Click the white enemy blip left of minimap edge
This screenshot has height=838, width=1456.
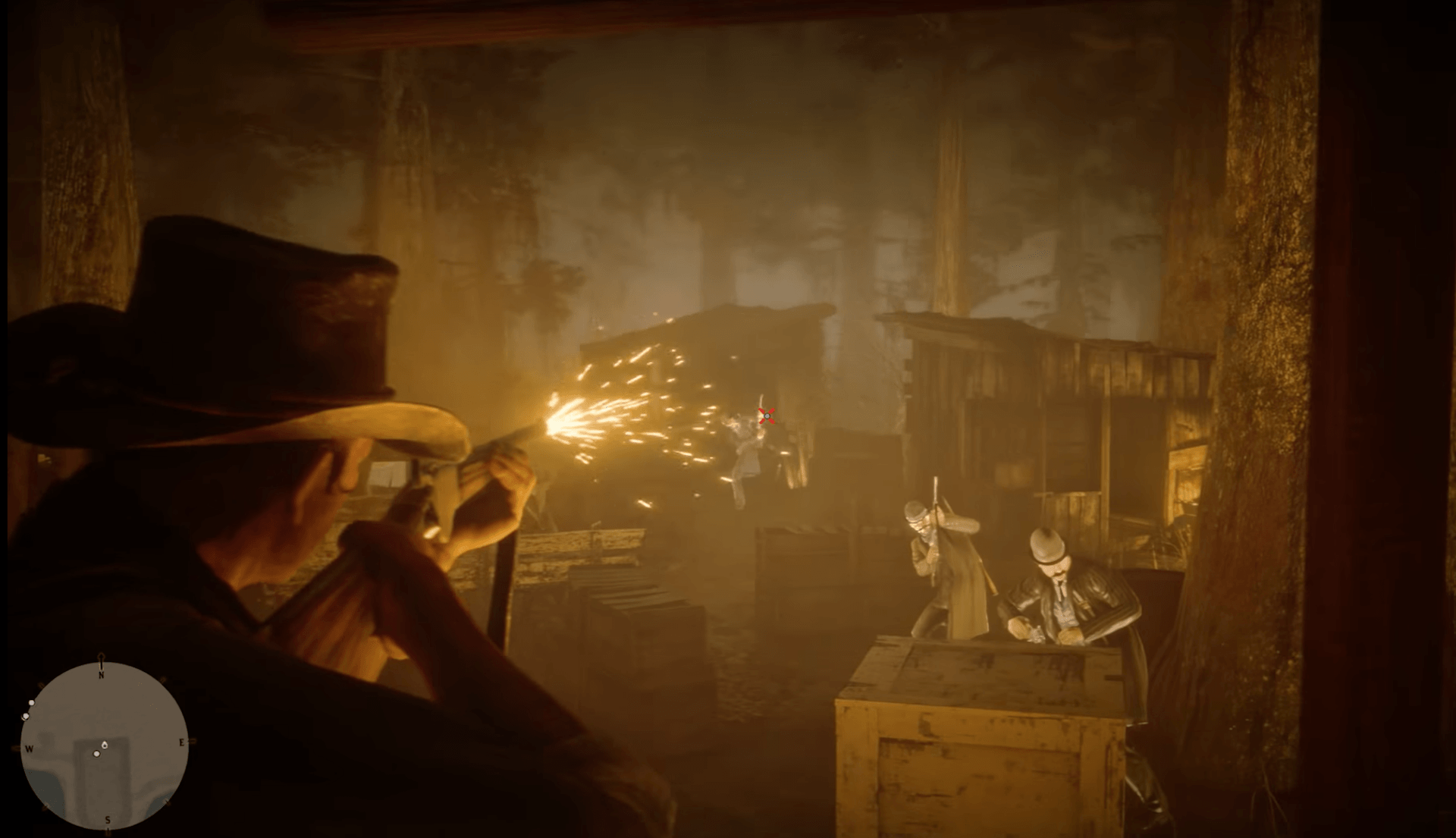click(26, 716)
